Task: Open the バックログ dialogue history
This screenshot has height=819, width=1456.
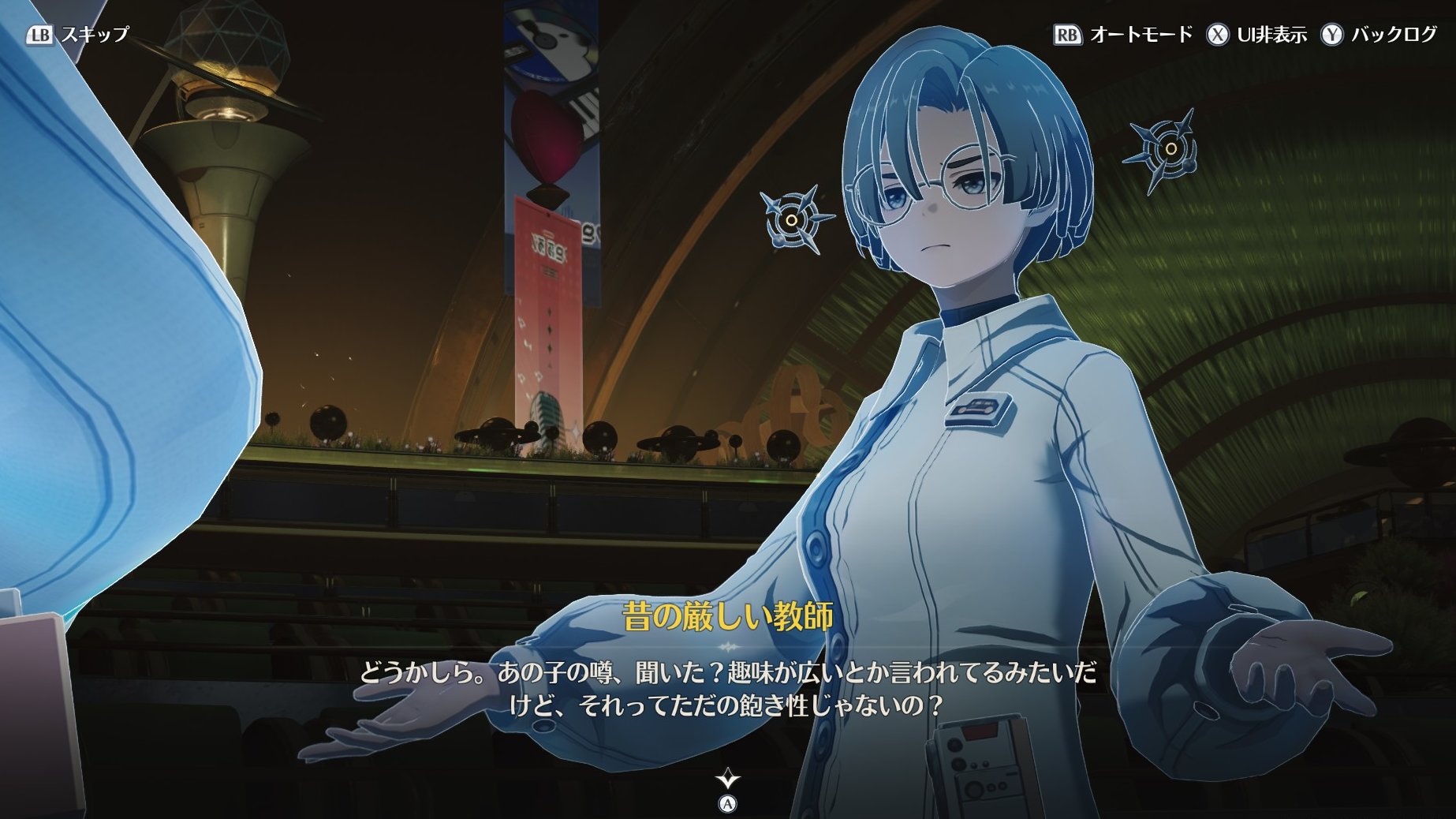Action: click(1379, 35)
